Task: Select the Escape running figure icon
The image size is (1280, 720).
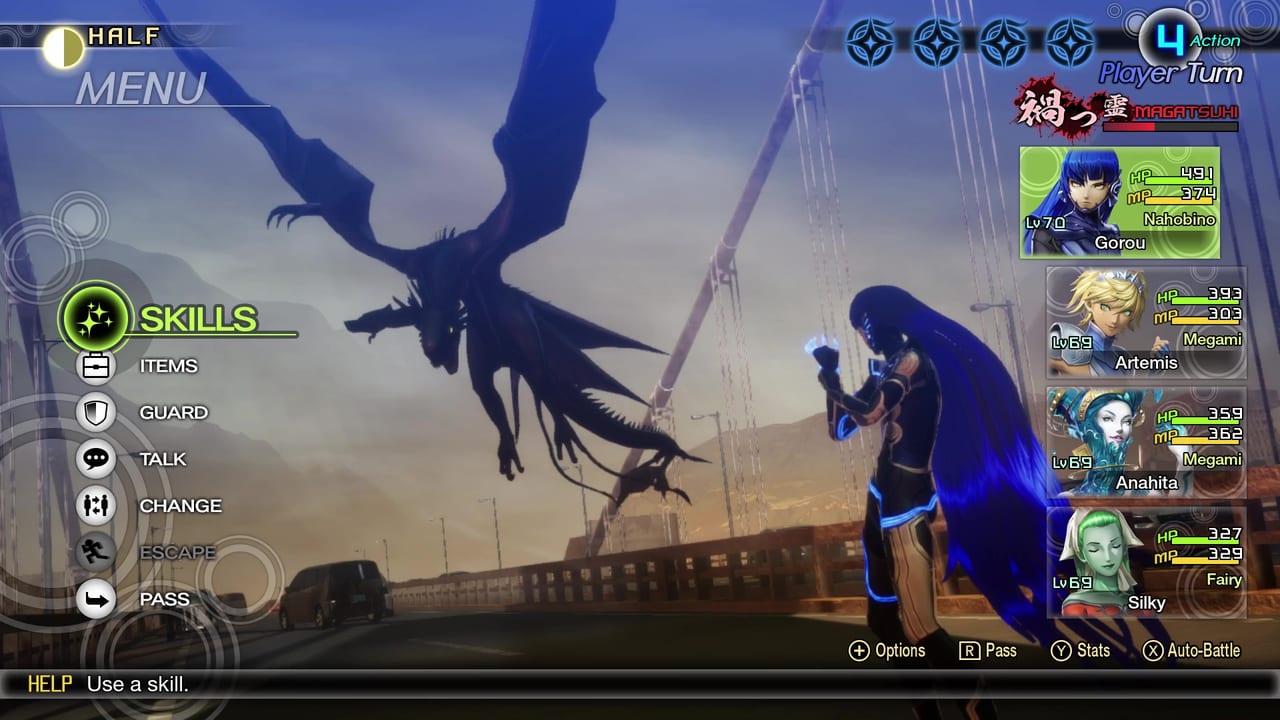Action: click(95, 552)
